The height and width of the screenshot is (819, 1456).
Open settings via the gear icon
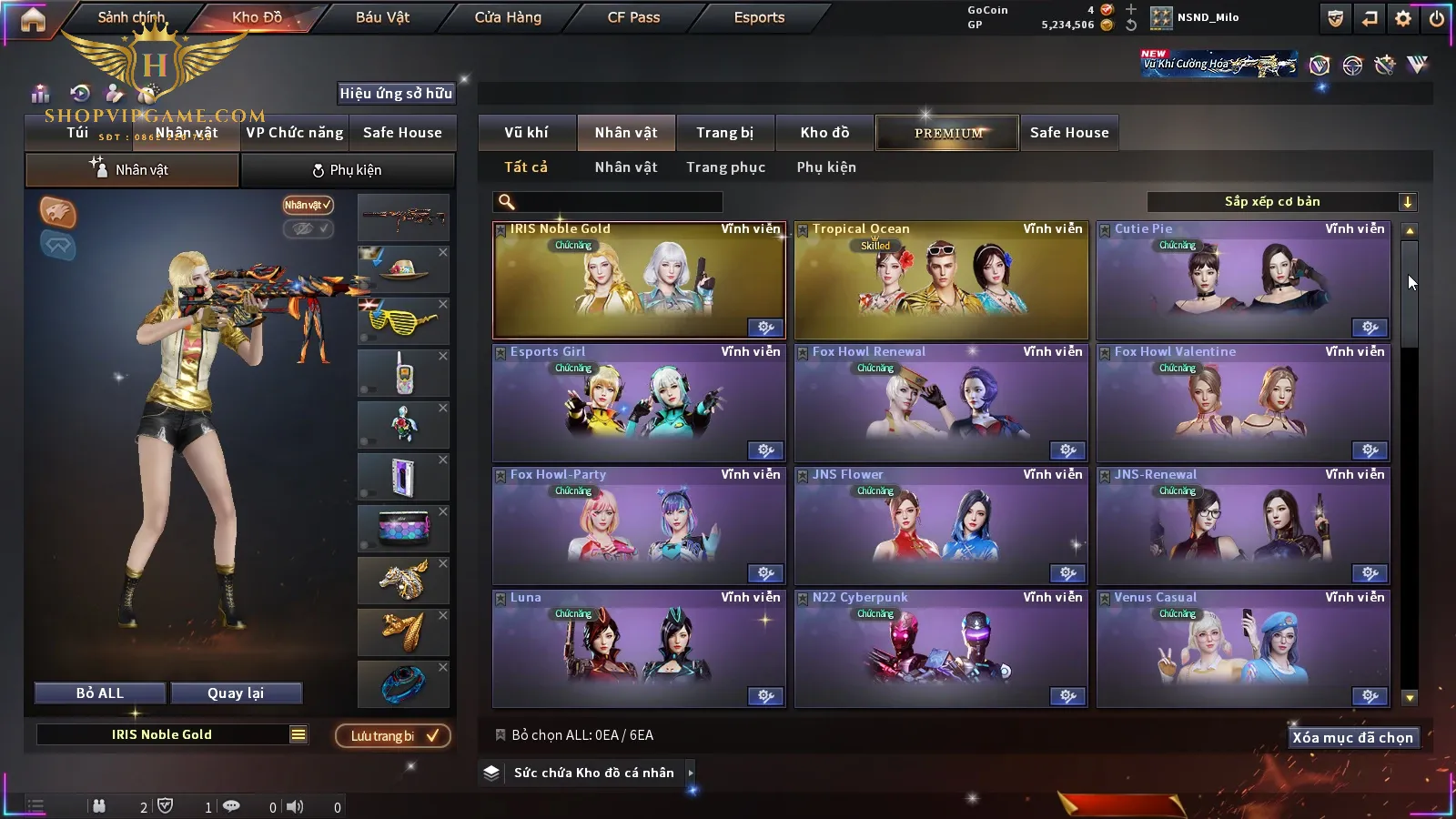click(1403, 18)
